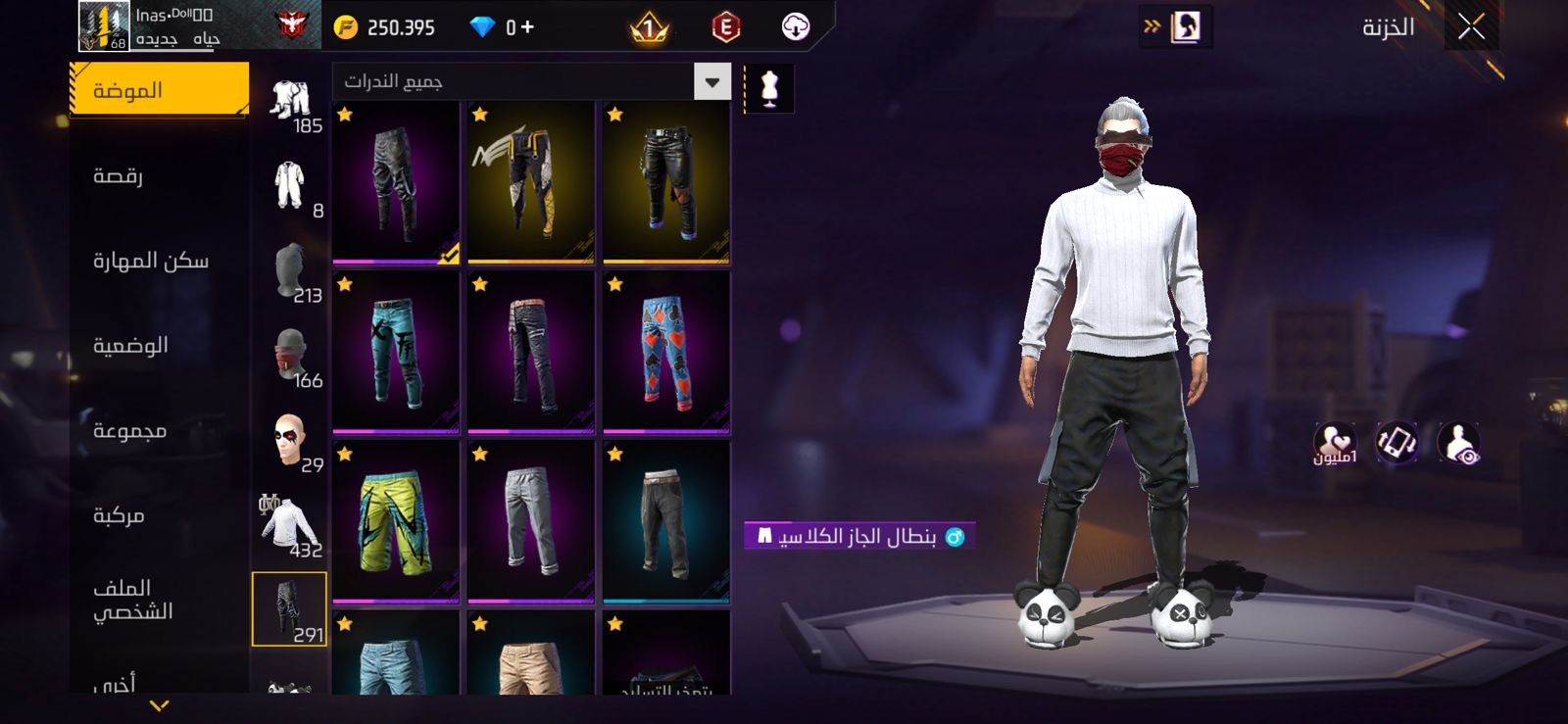The height and width of the screenshot is (724, 1568).
Task: Close the vault screen with the X
Action: (x=1470, y=27)
